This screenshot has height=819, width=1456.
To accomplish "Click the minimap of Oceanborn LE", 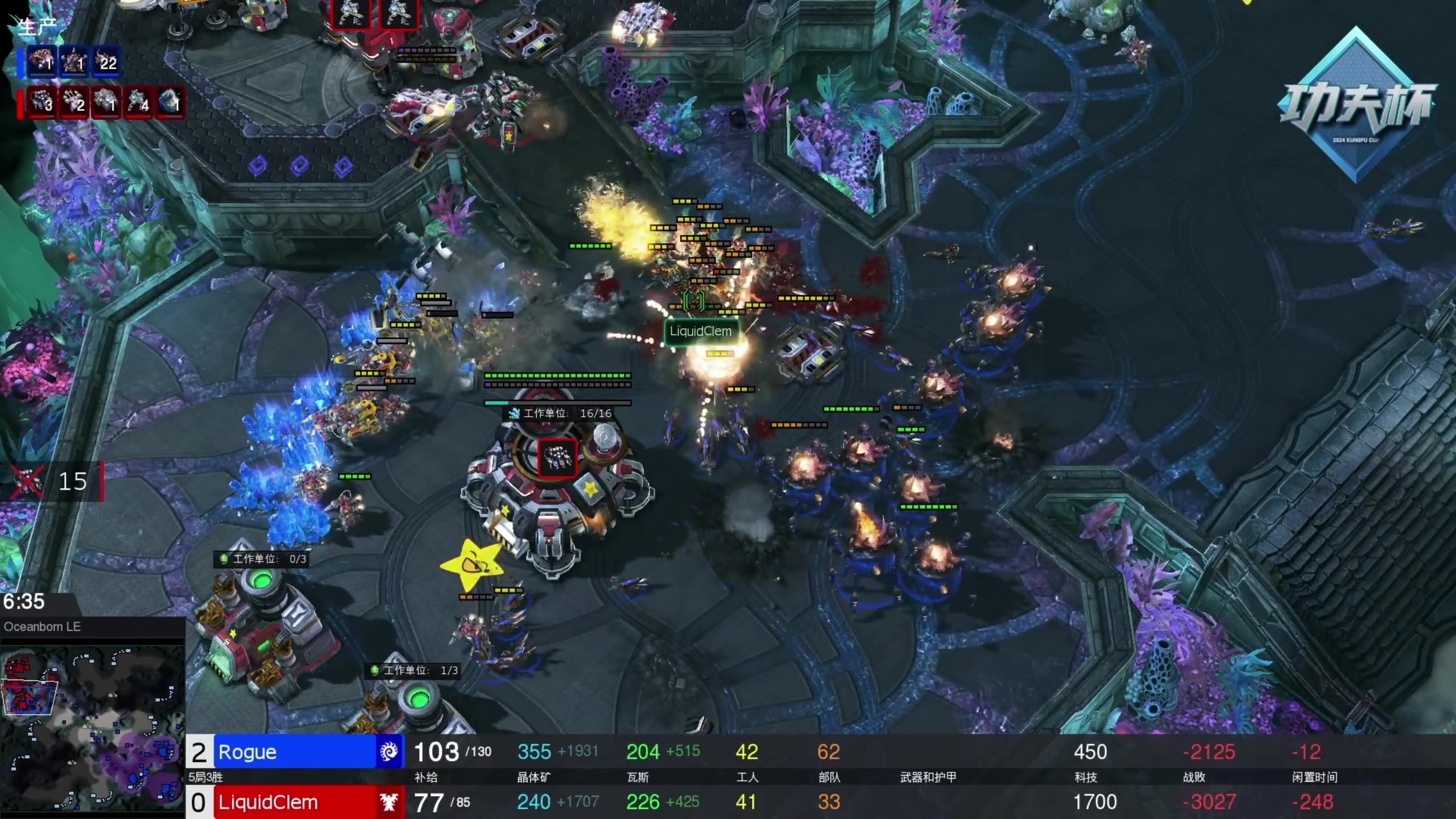I will tap(92, 729).
